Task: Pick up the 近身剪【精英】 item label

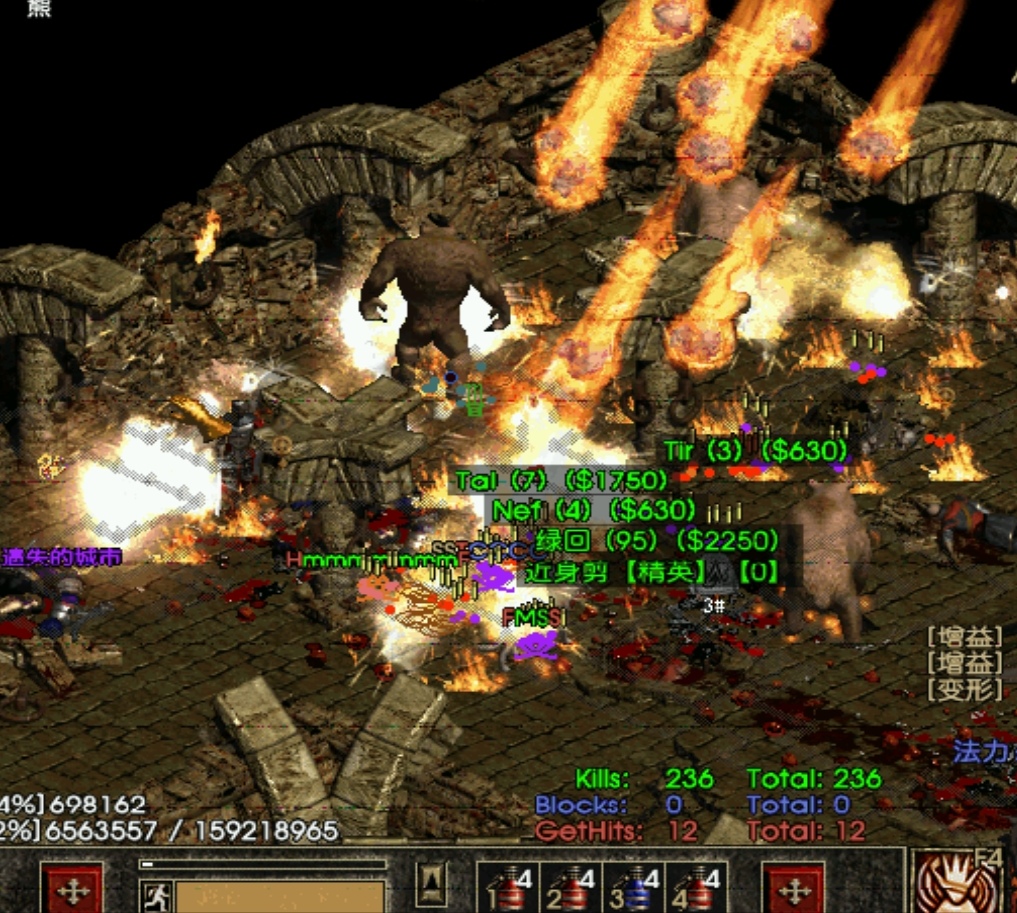Action: pos(650,573)
